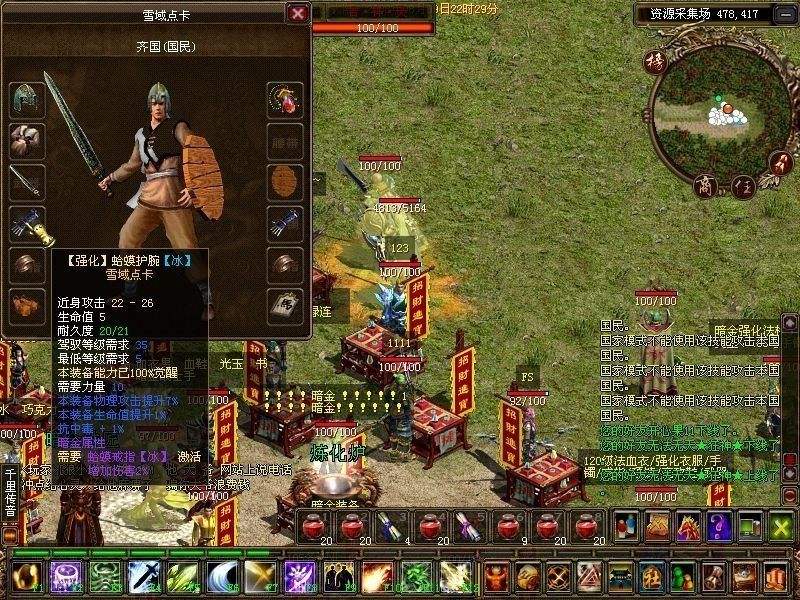Screen dimensions: 800x600
Task: Use the red potion with count 9
Action: [x=508, y=526]
